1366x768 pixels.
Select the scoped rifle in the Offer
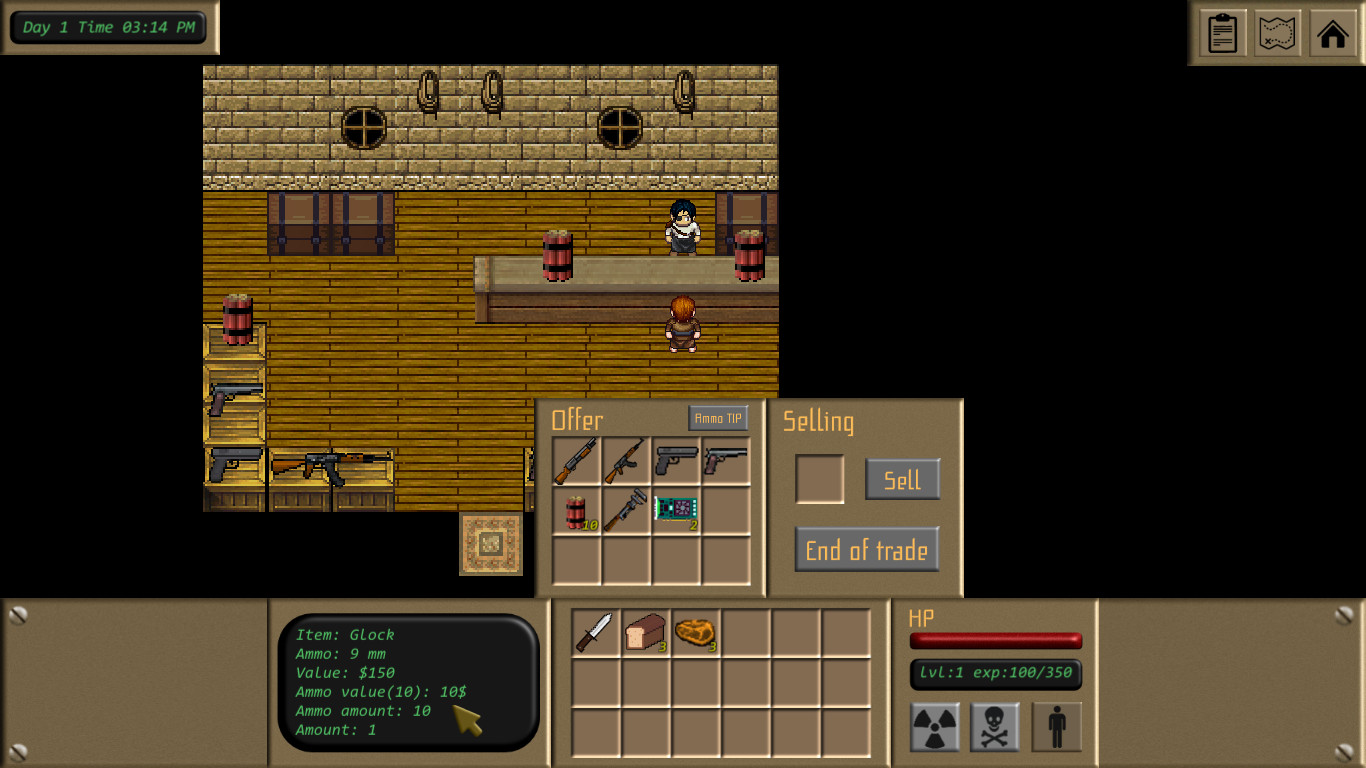click(625, 511)
